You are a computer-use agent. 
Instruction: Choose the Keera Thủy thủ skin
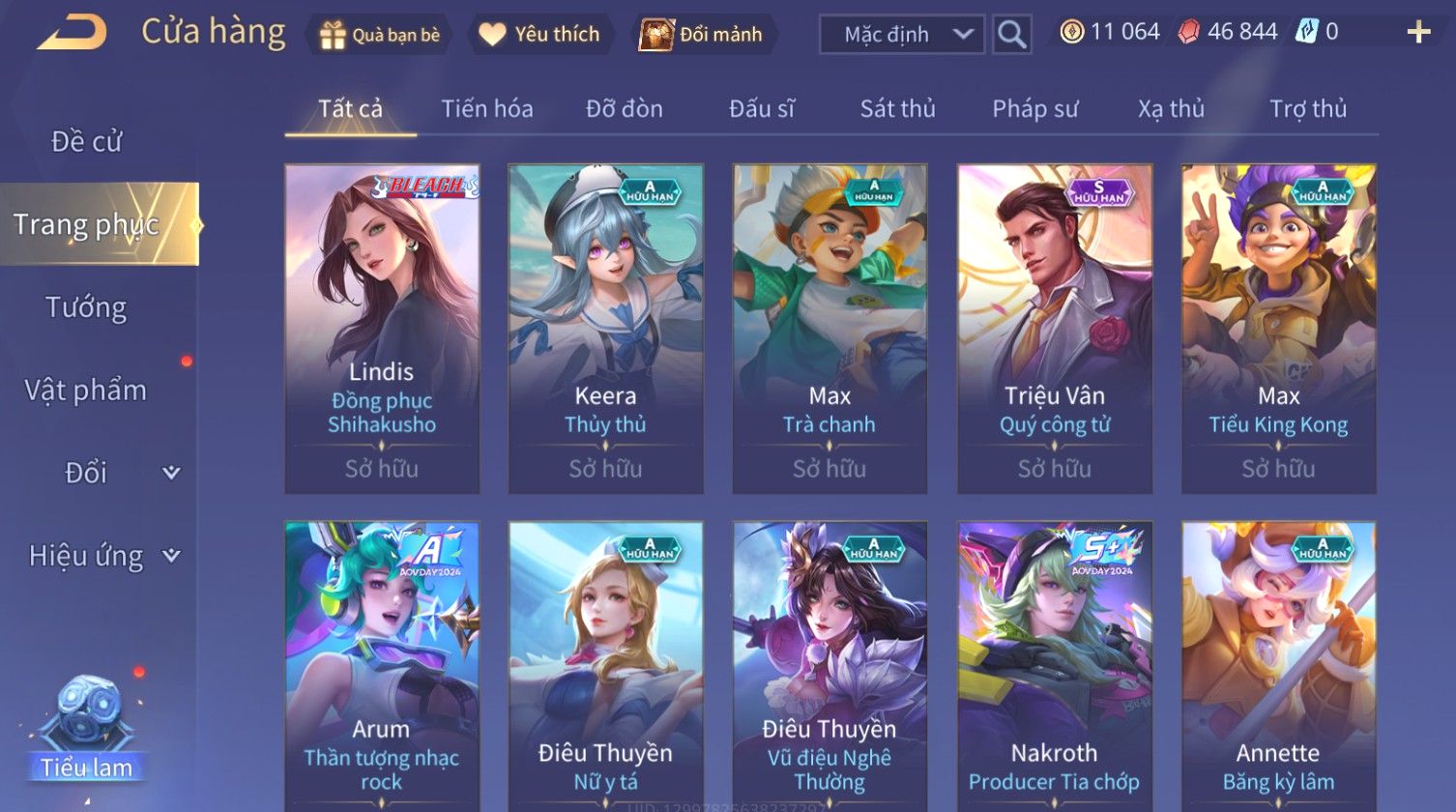click(x=606, y=329)
